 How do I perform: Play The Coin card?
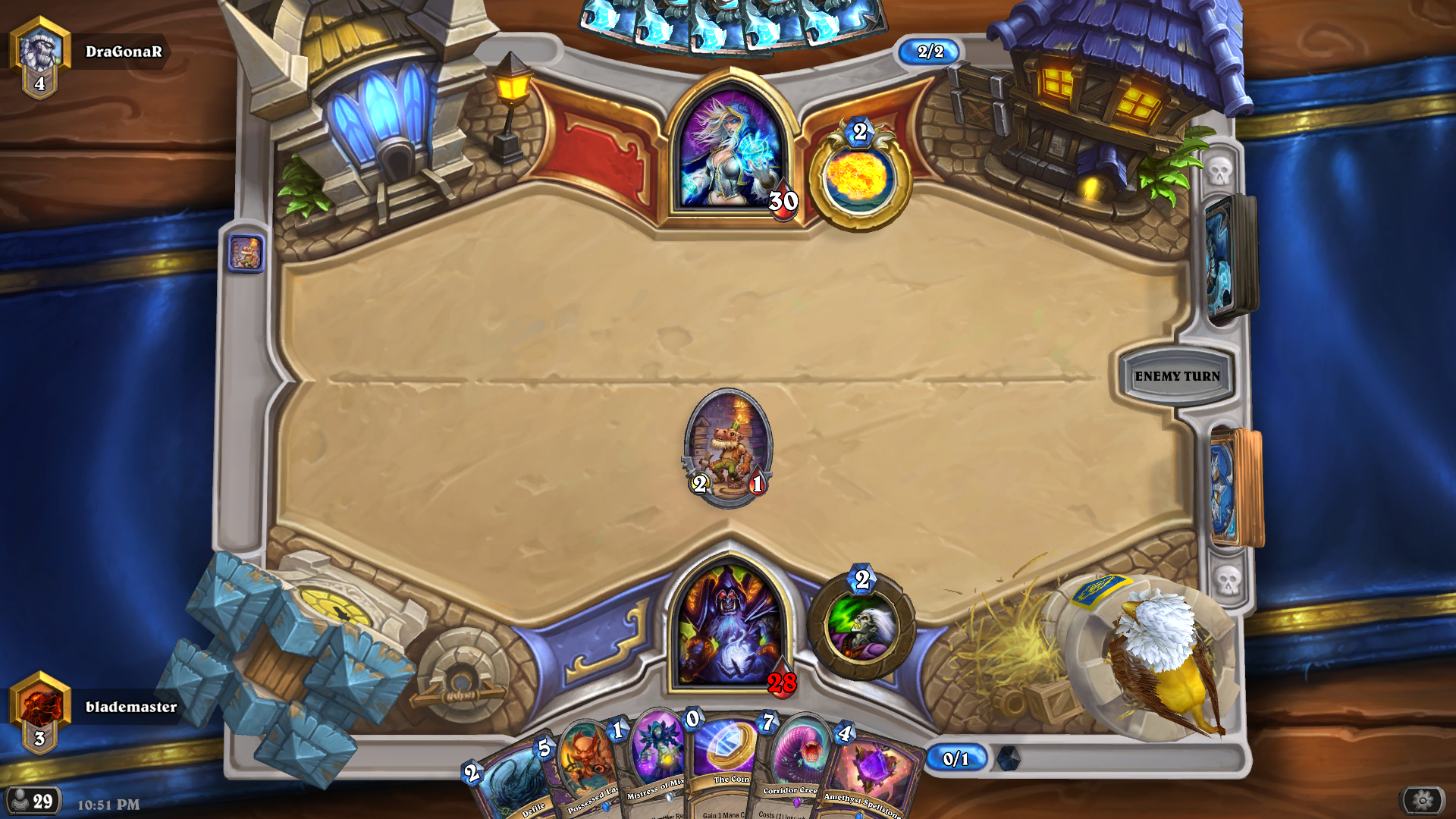click(726, 766)
